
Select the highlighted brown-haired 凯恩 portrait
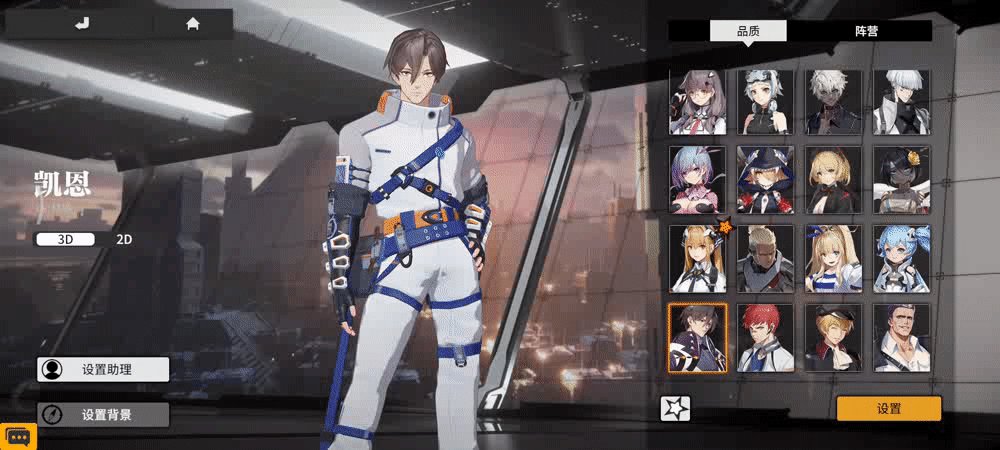(698, 337)
